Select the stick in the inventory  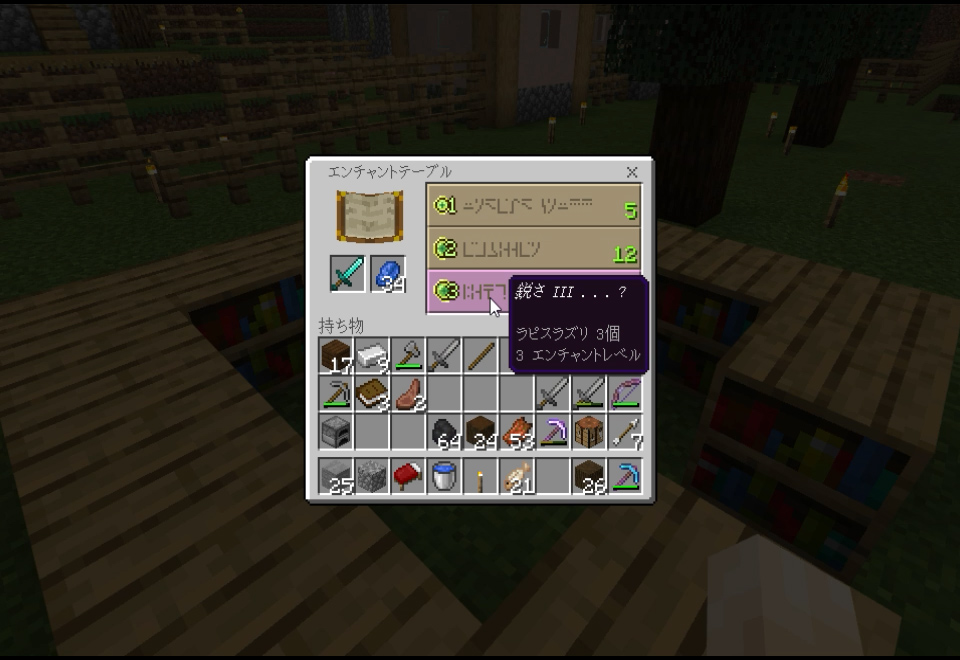[481, 355]
